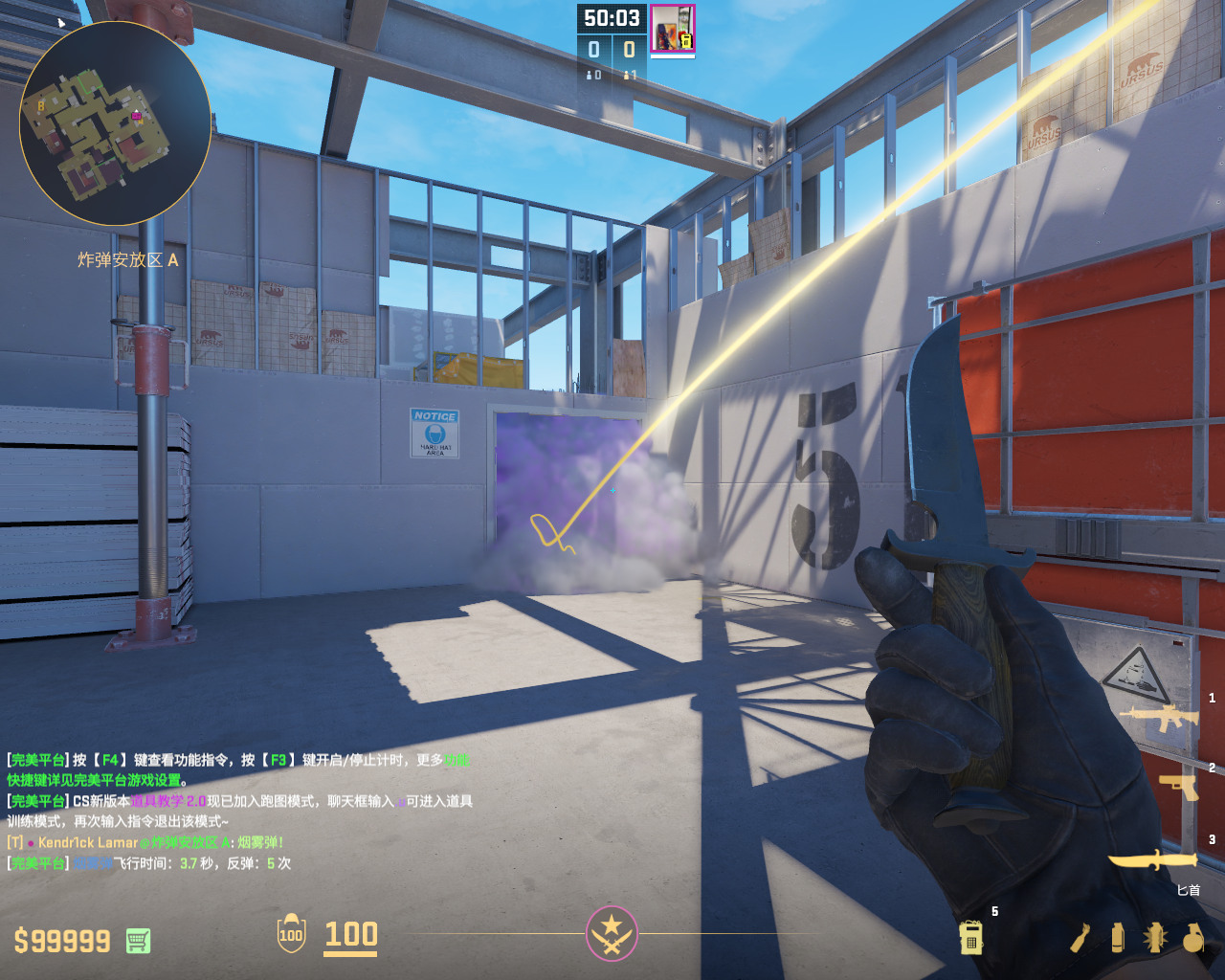The width and height of the screenshot is (1225, 980).
Task: Select the knife in slot 3
Action: 1152,860
